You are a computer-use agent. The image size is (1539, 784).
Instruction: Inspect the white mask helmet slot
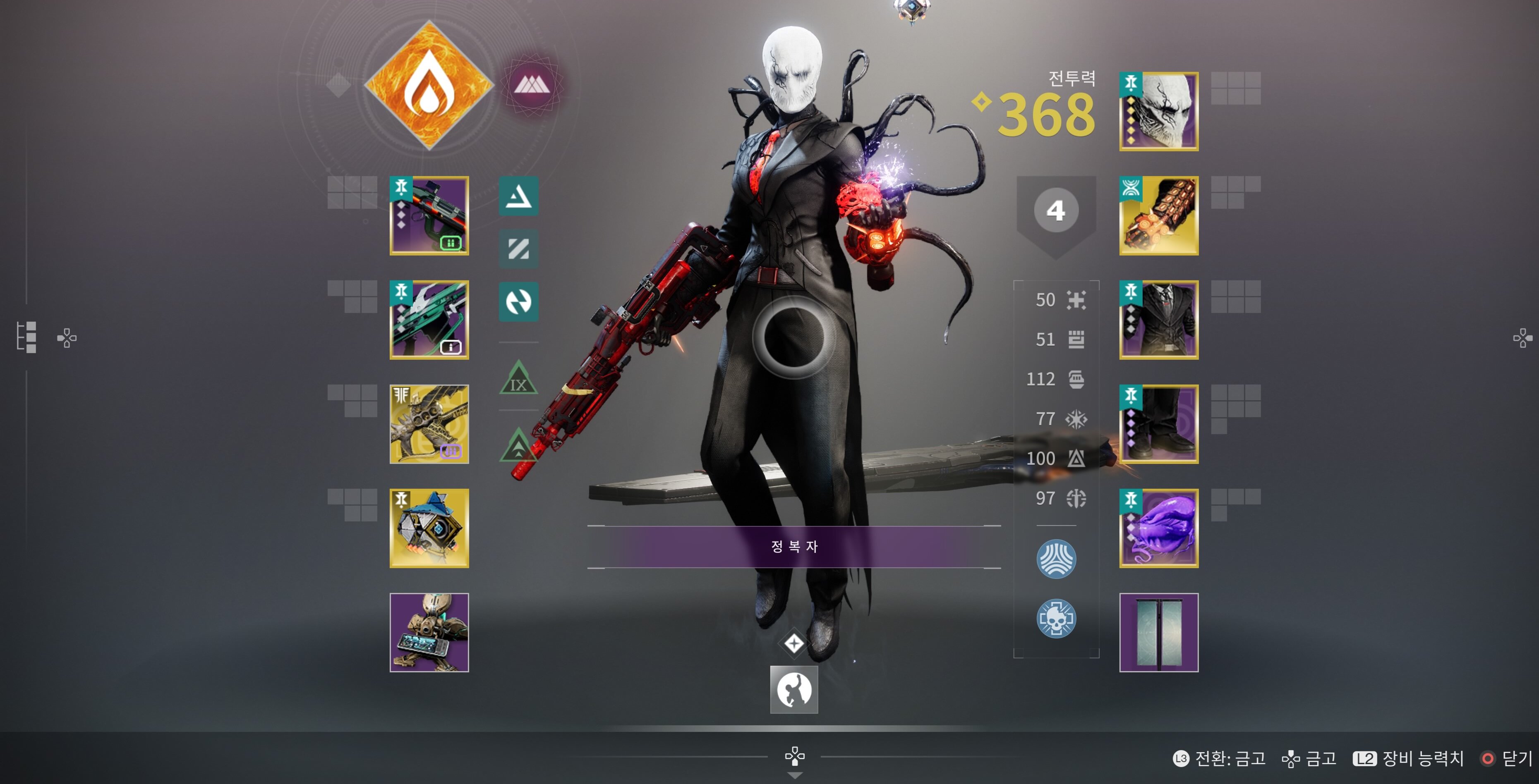coord(1158,112)
